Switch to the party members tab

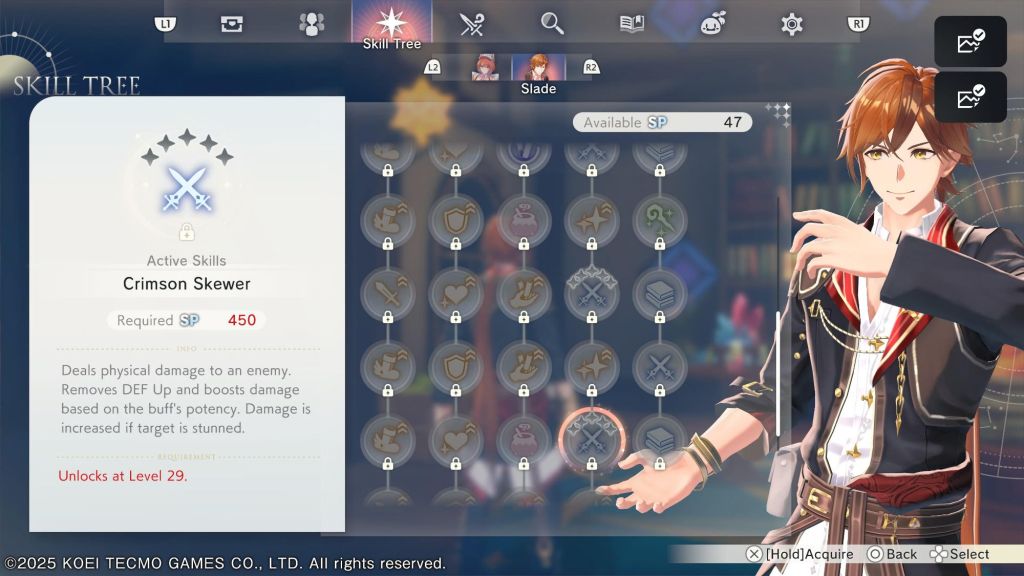pyautogui.click(x=312, y=24)
